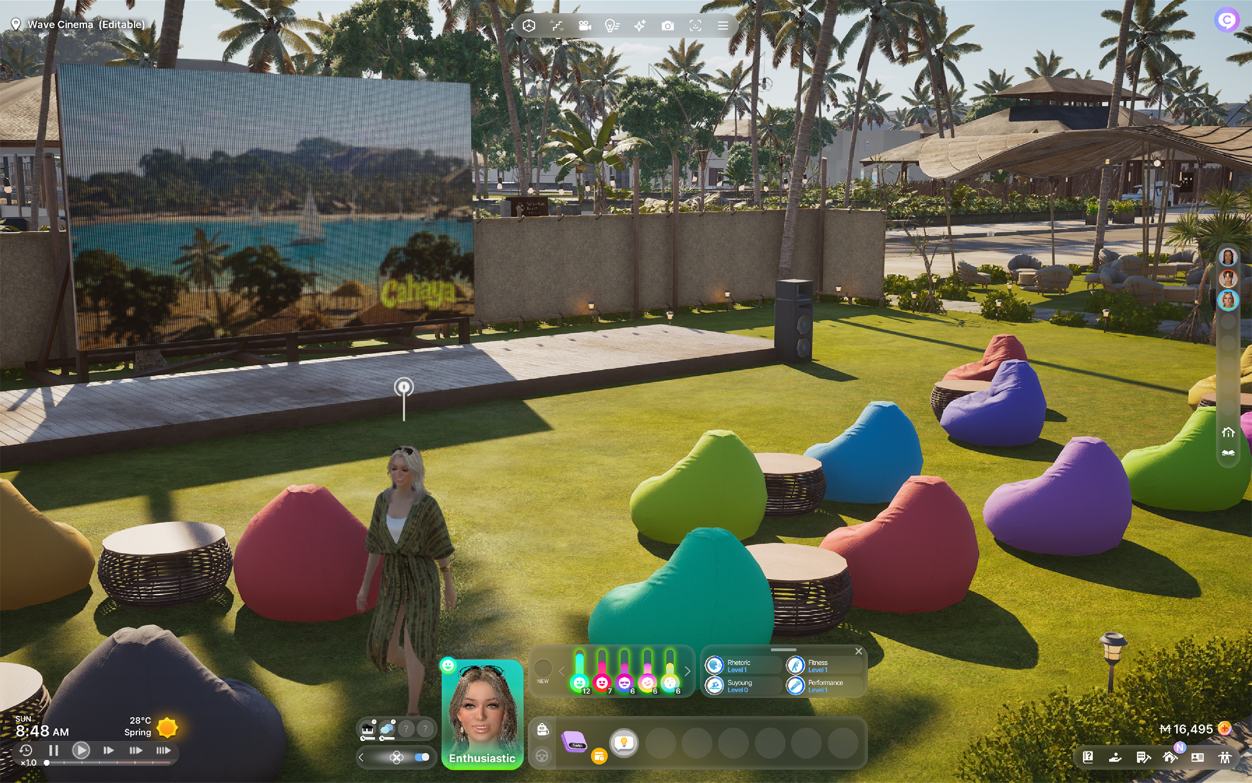Open the Fitness skill entry
The image size is (1252, 783).
(817, 665)
